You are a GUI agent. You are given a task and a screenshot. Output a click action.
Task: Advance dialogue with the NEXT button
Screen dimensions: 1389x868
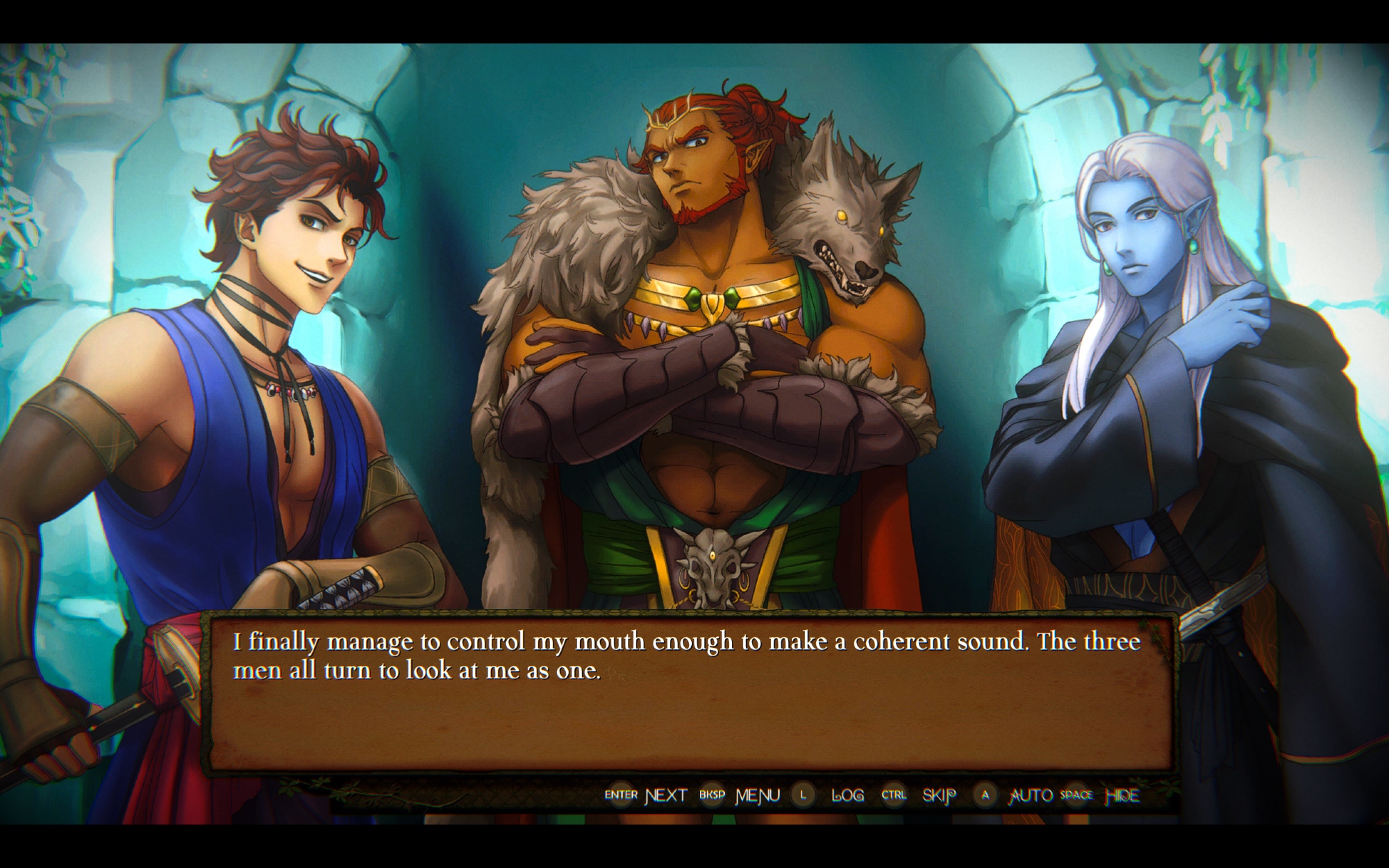click(665, 795)
